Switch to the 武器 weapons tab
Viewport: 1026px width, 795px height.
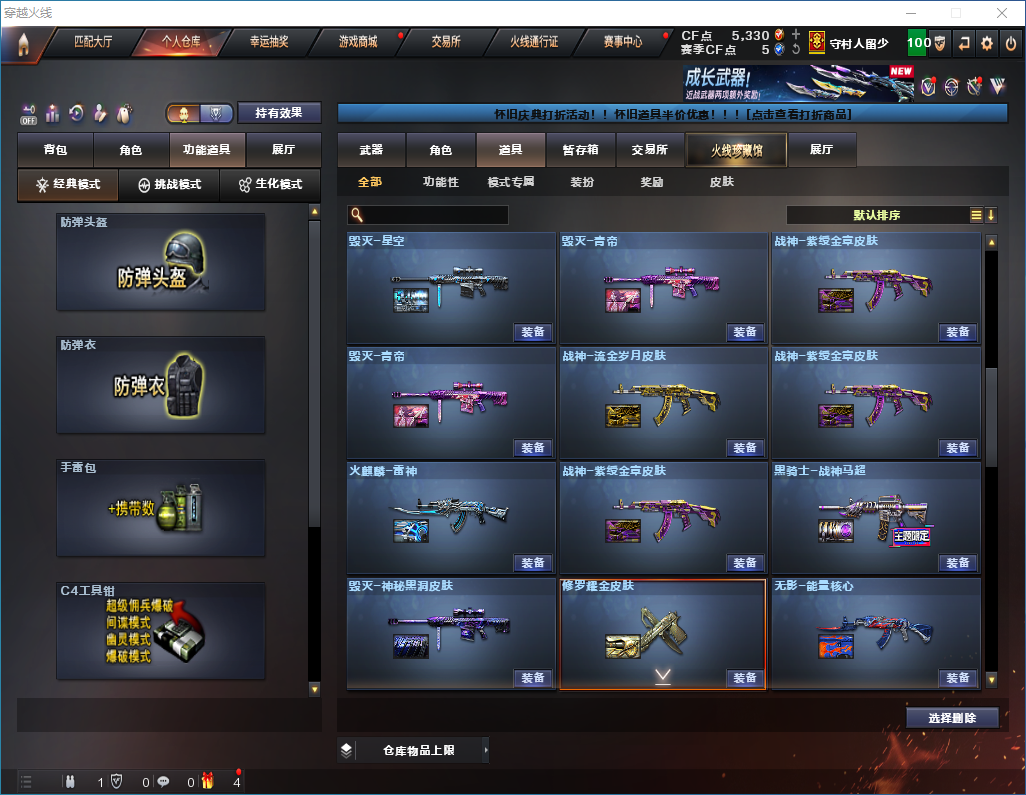coord(372,150)
